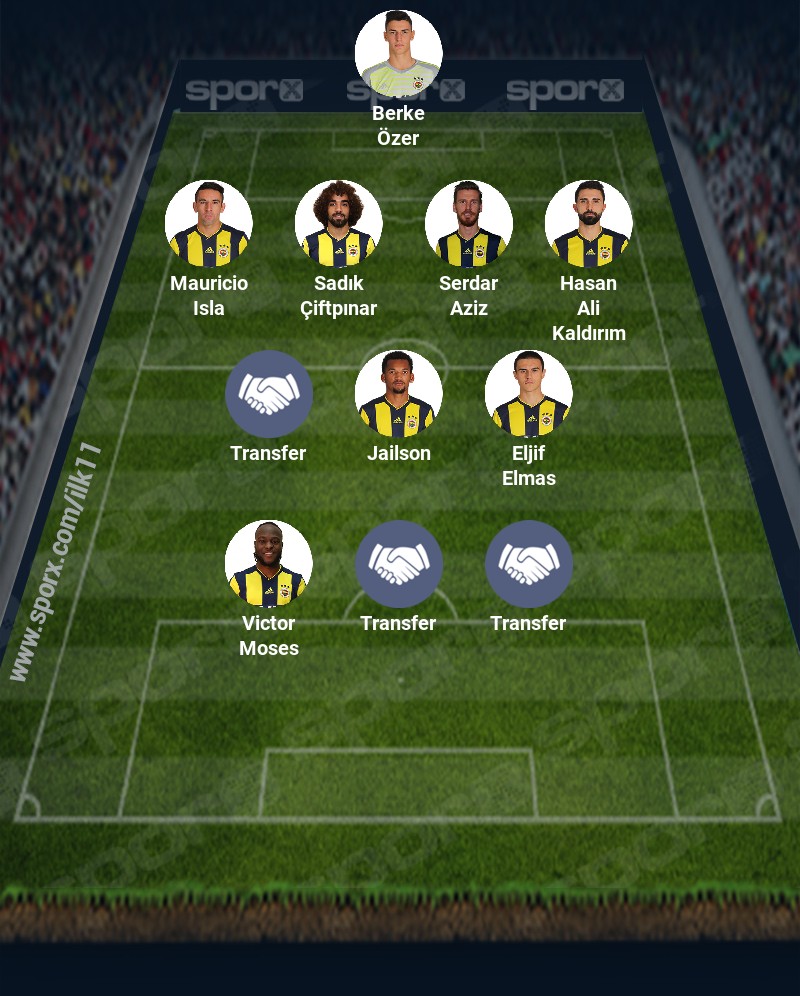This screenshot has width=800, height=996.
Task: Choose Eljif Elmas's player portrait
Action: [x=528, y=394]
